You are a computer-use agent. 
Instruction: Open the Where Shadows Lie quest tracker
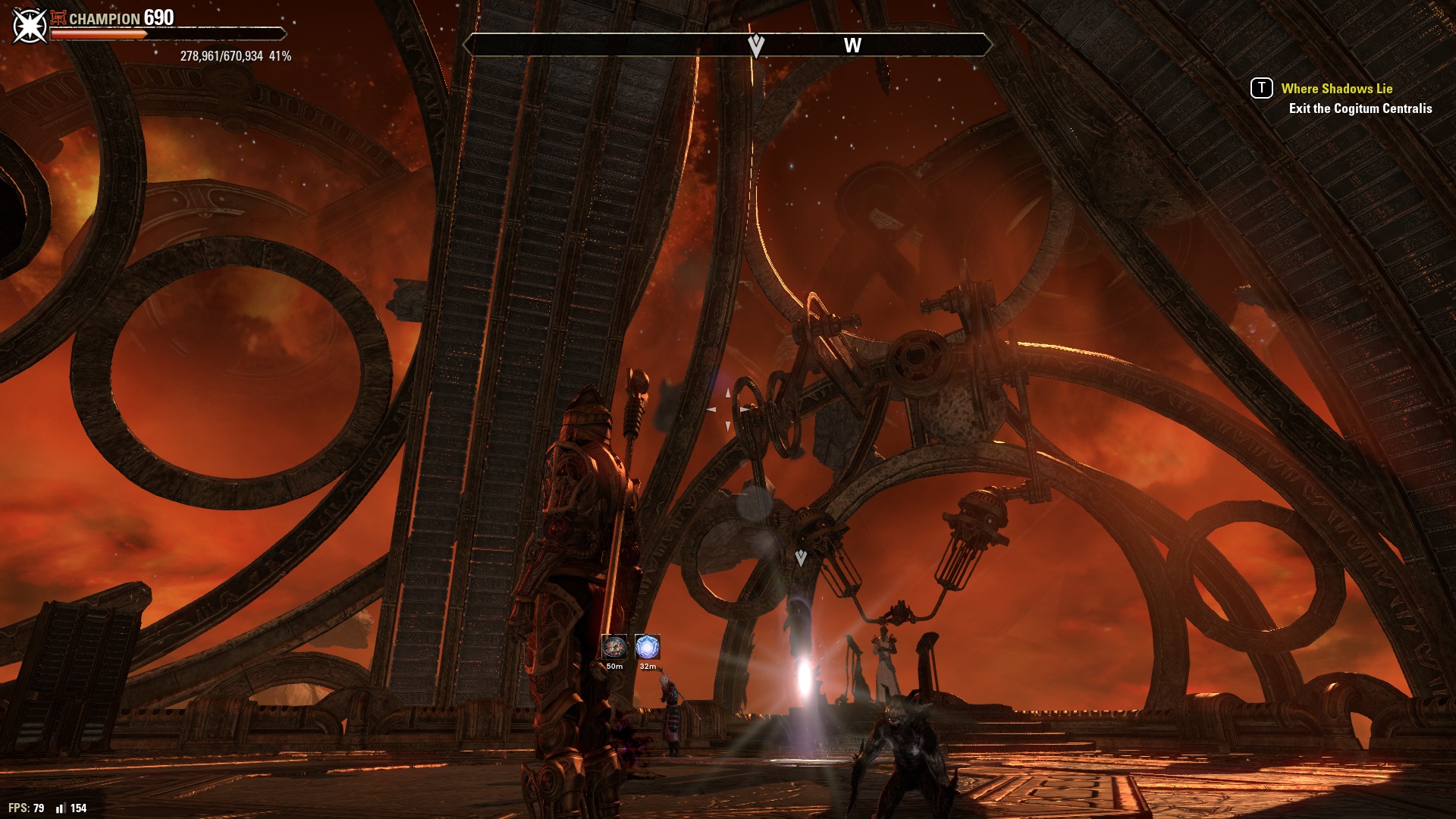click(x=1336, y=89)
